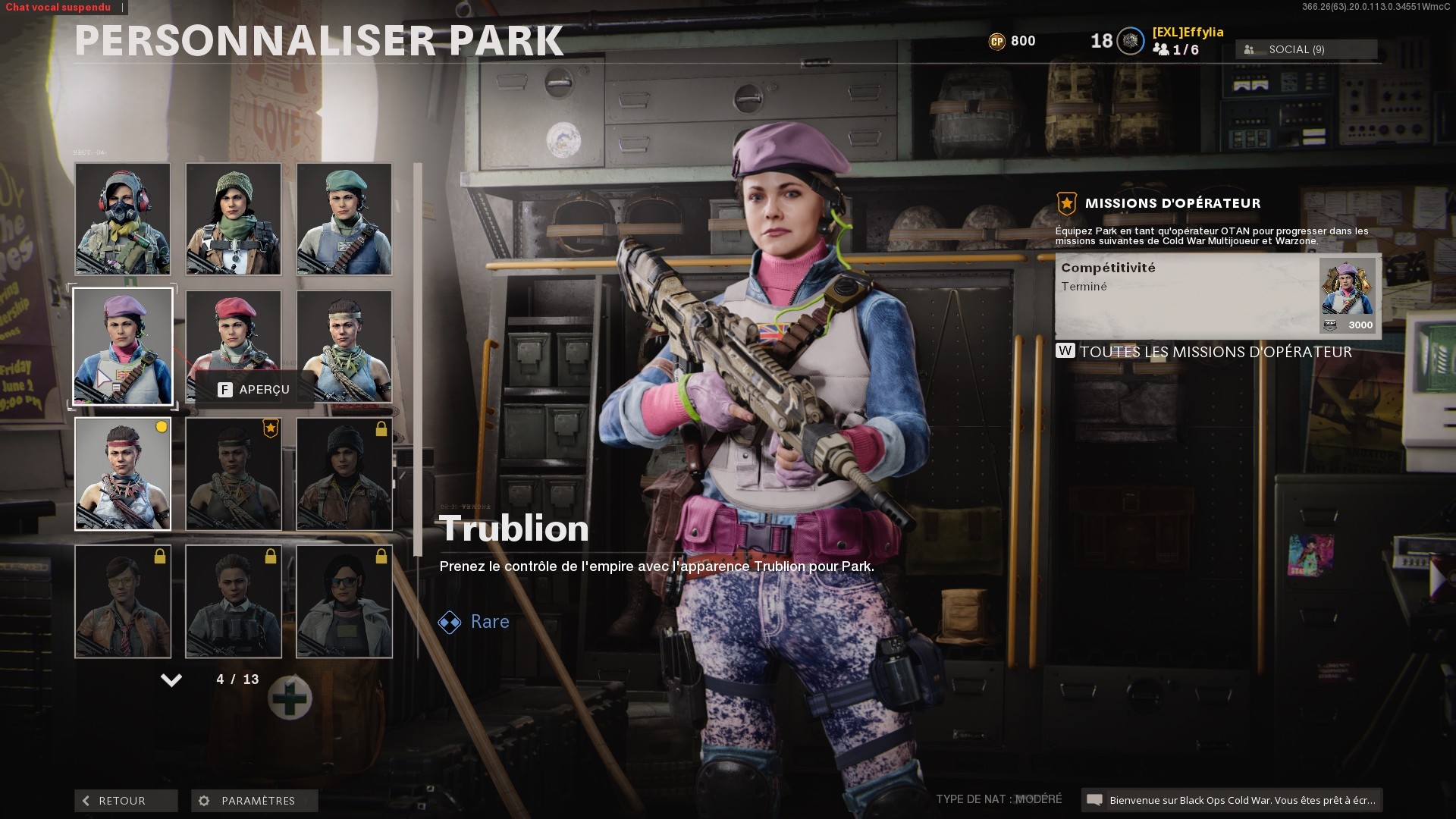This screenshot has height=819, width=1456.
Task: Select the highlighted Trublion skin thumbnail
Action: click(123, 347)
